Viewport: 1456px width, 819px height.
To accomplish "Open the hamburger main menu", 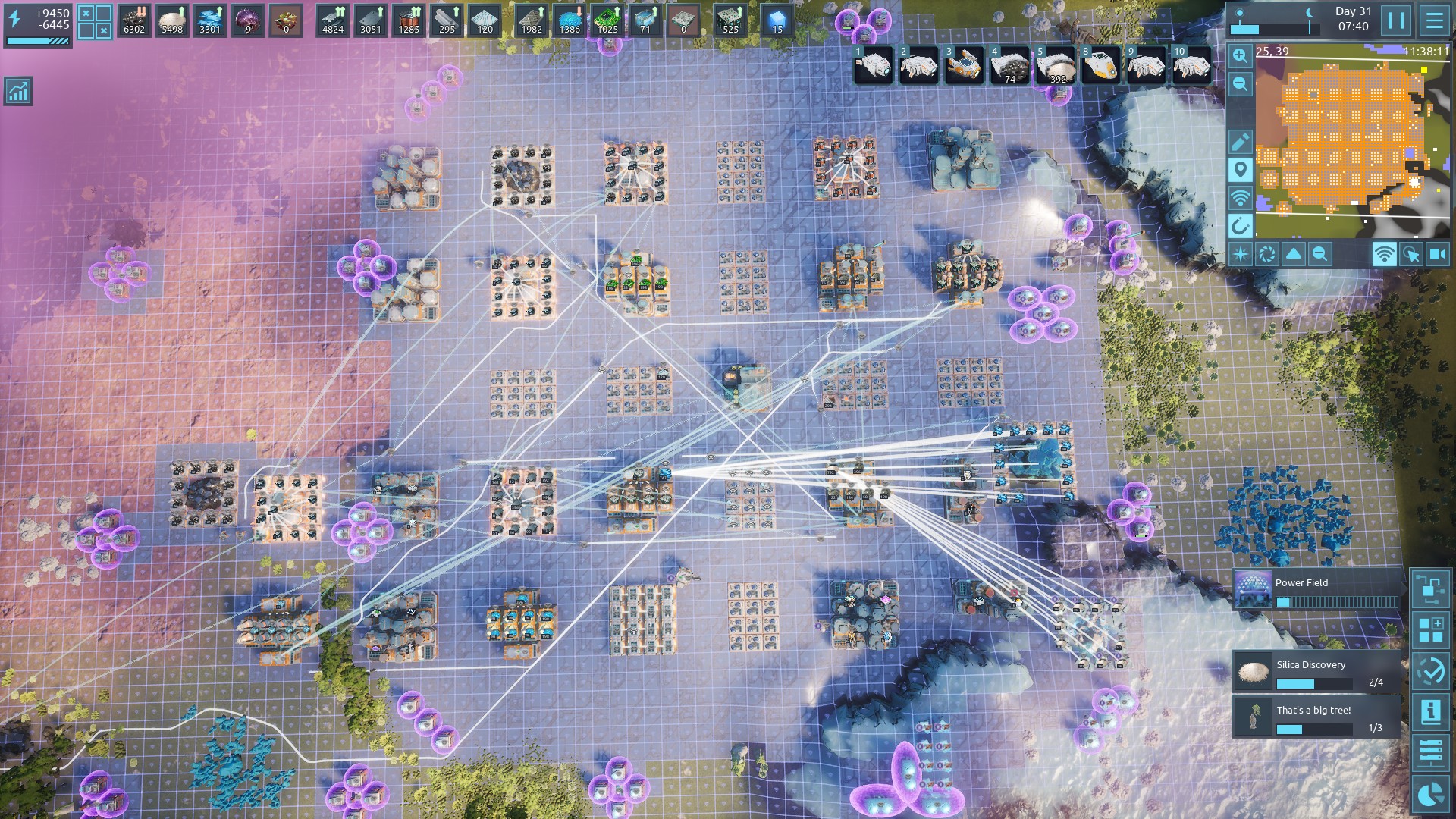I will coord(1434,20).
